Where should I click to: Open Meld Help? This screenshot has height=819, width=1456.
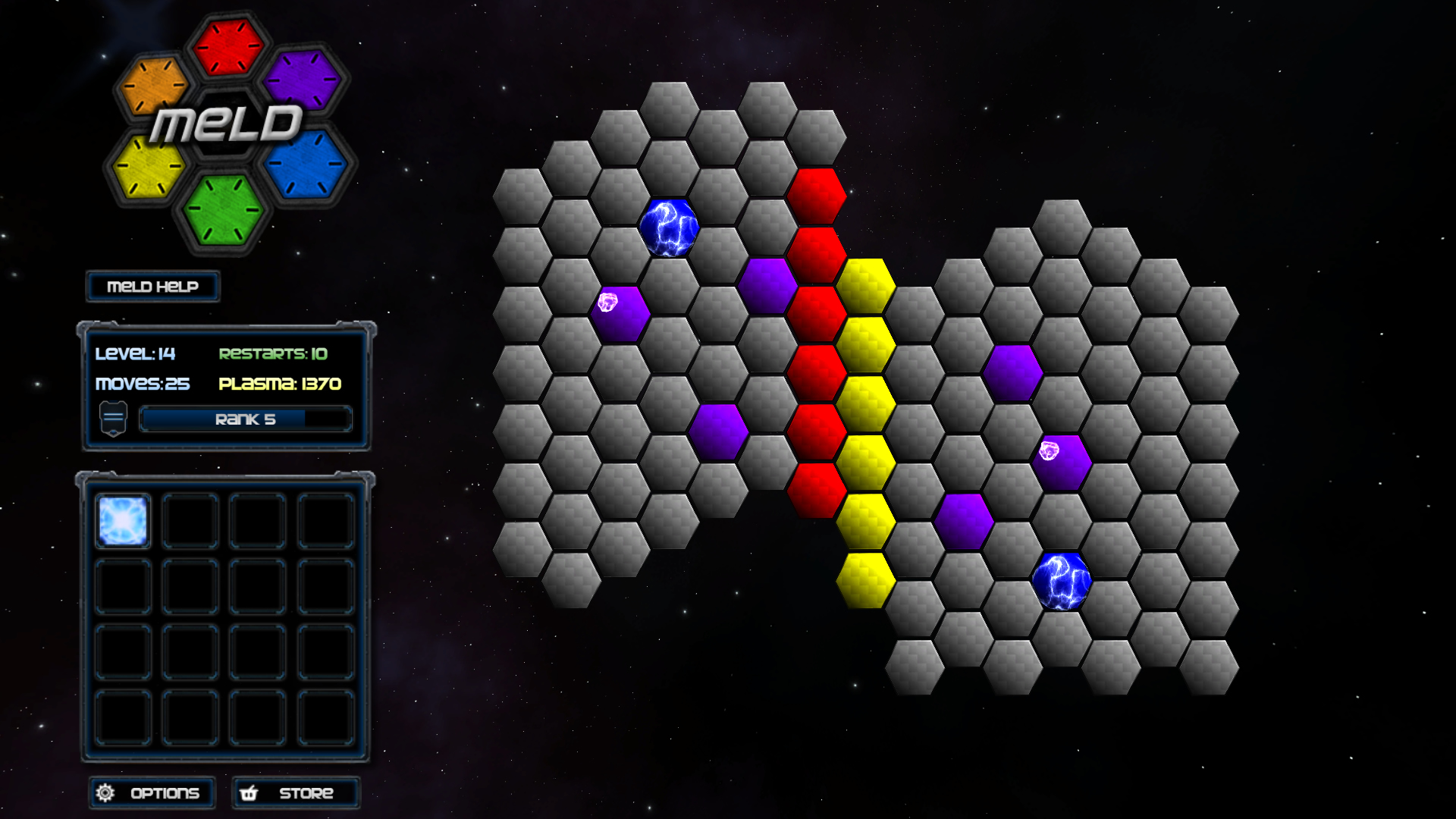152,287
